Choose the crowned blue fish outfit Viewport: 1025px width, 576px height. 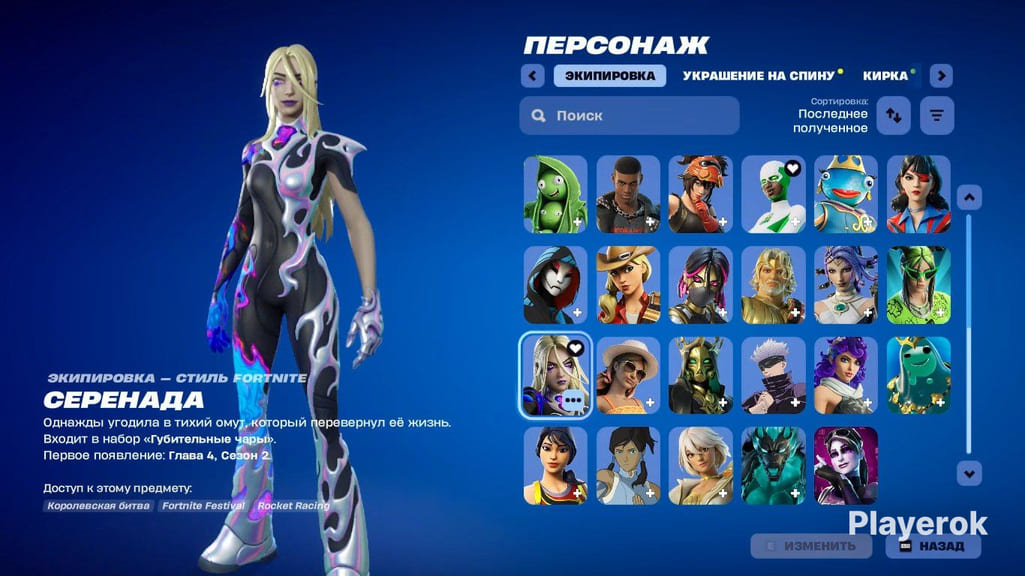846,194
